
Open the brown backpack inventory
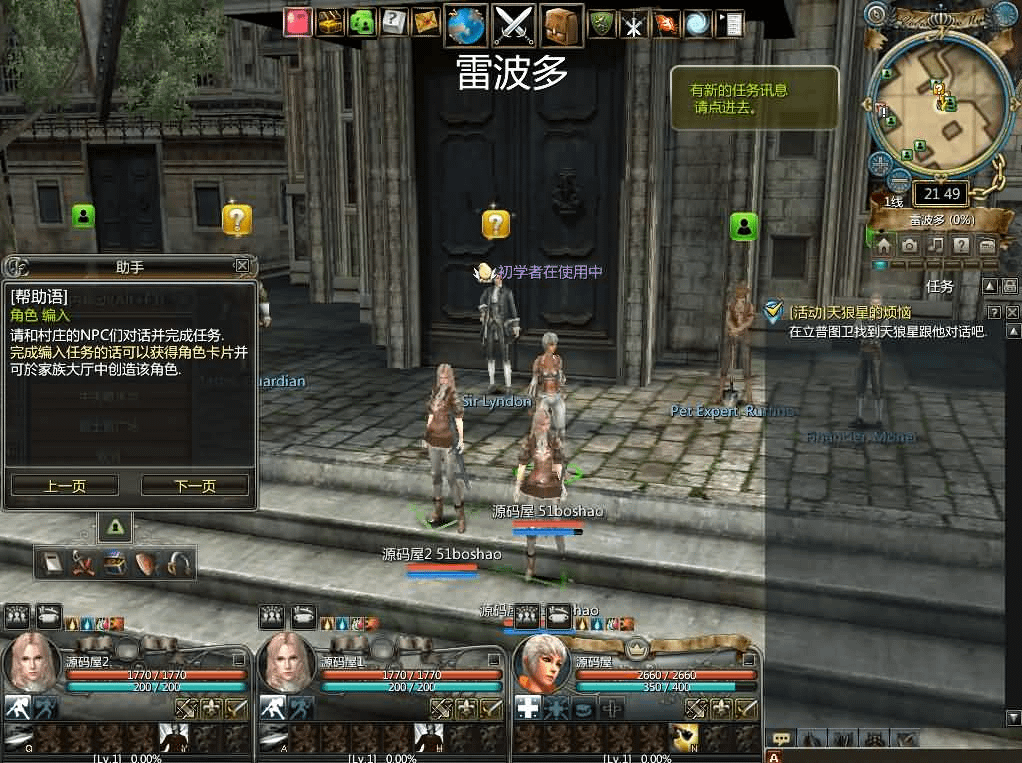coord(562,24)
